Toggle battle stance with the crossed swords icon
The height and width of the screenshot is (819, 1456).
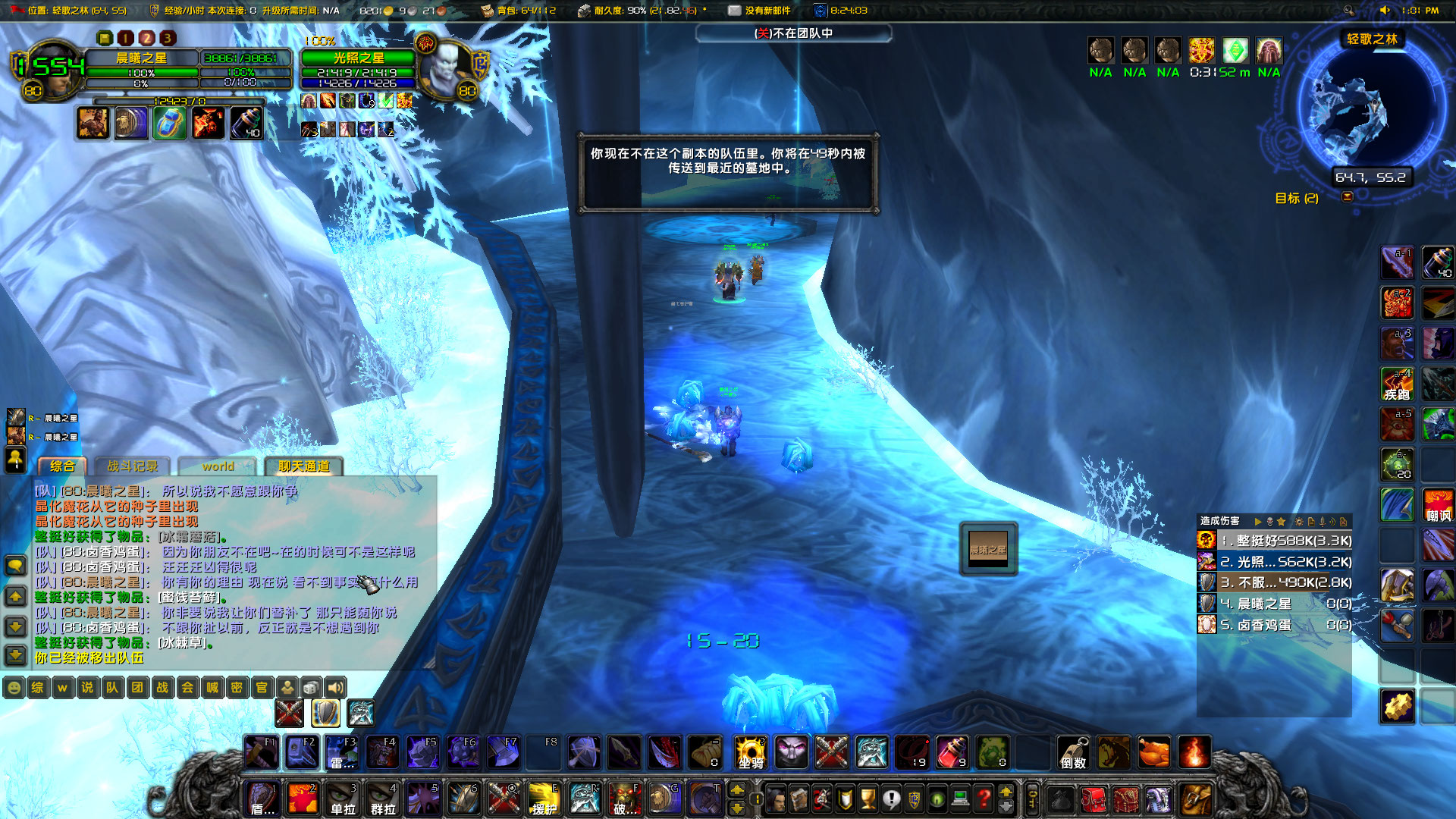point(289,713)
